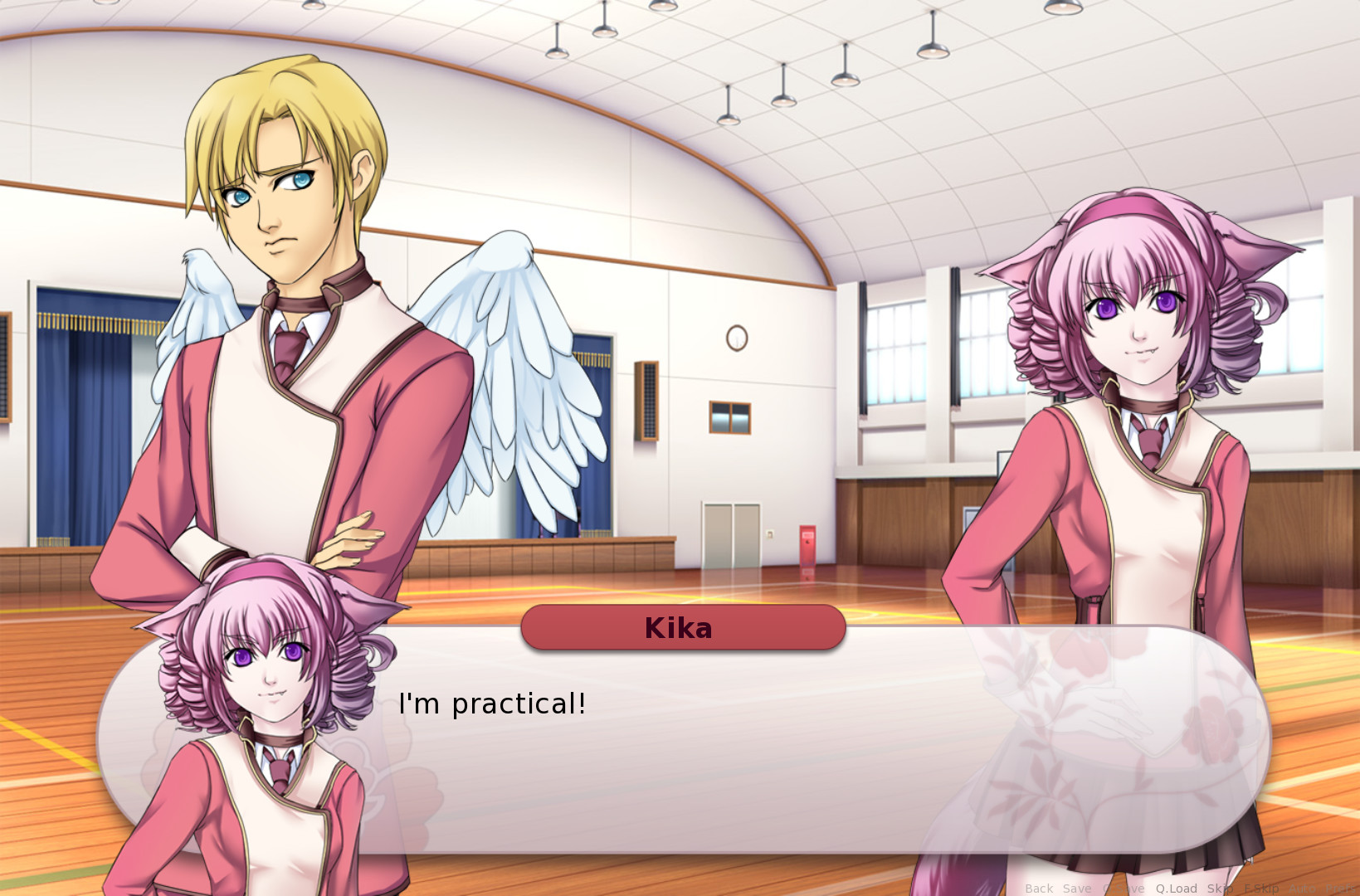Select the Kika name banner

682,628
